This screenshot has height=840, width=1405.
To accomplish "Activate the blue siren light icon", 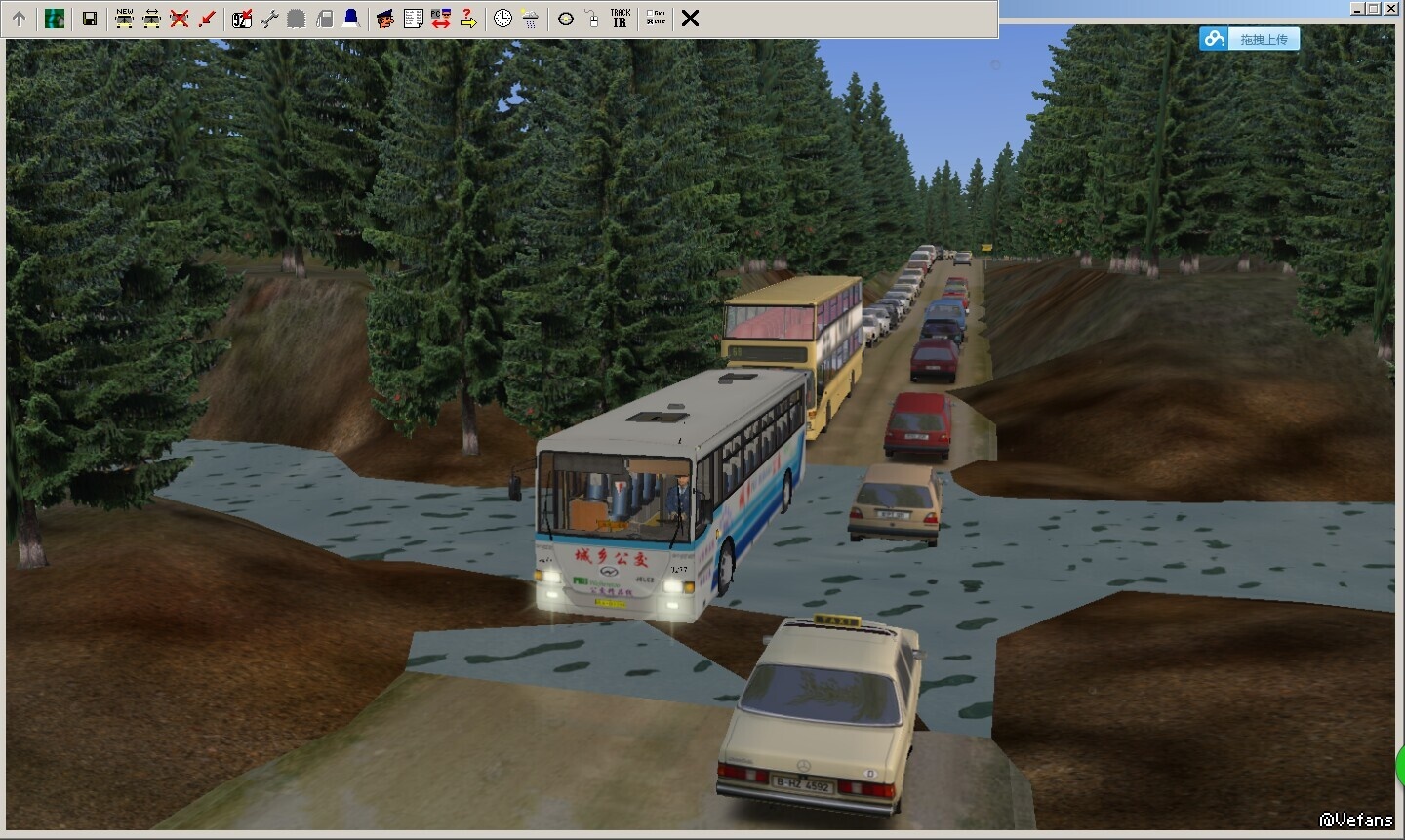I will (351, 19).
